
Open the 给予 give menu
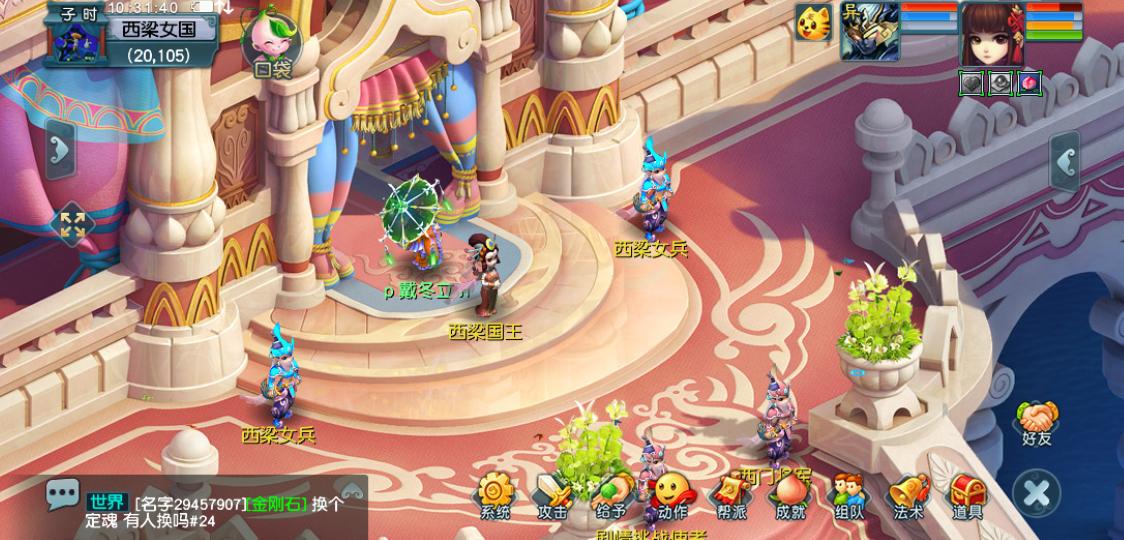(612, 496)
